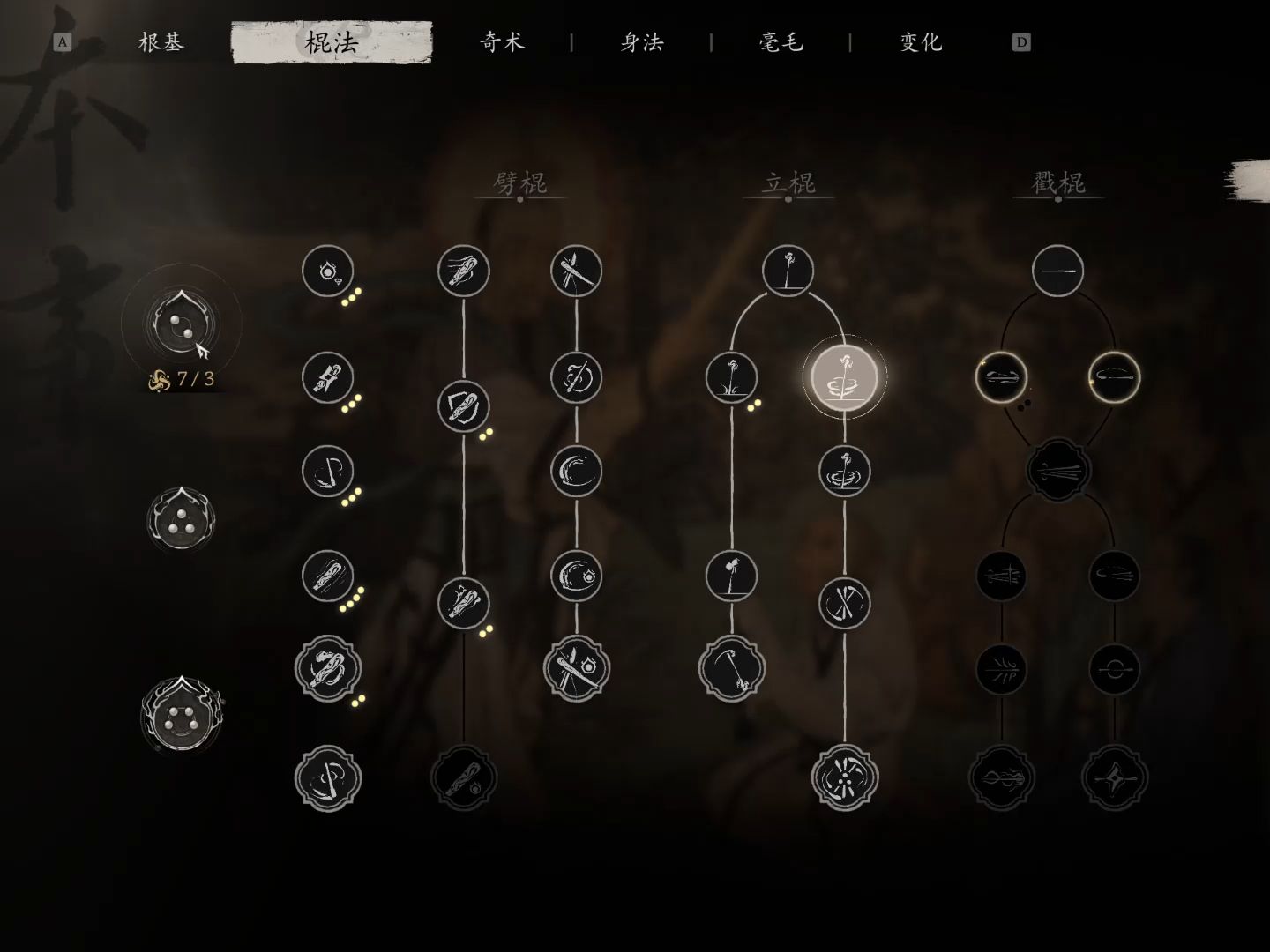Click the 劈棍 tree heading
Viewport: 1270px width, 952px height.
pyautogui.click(x=520, y=183)
